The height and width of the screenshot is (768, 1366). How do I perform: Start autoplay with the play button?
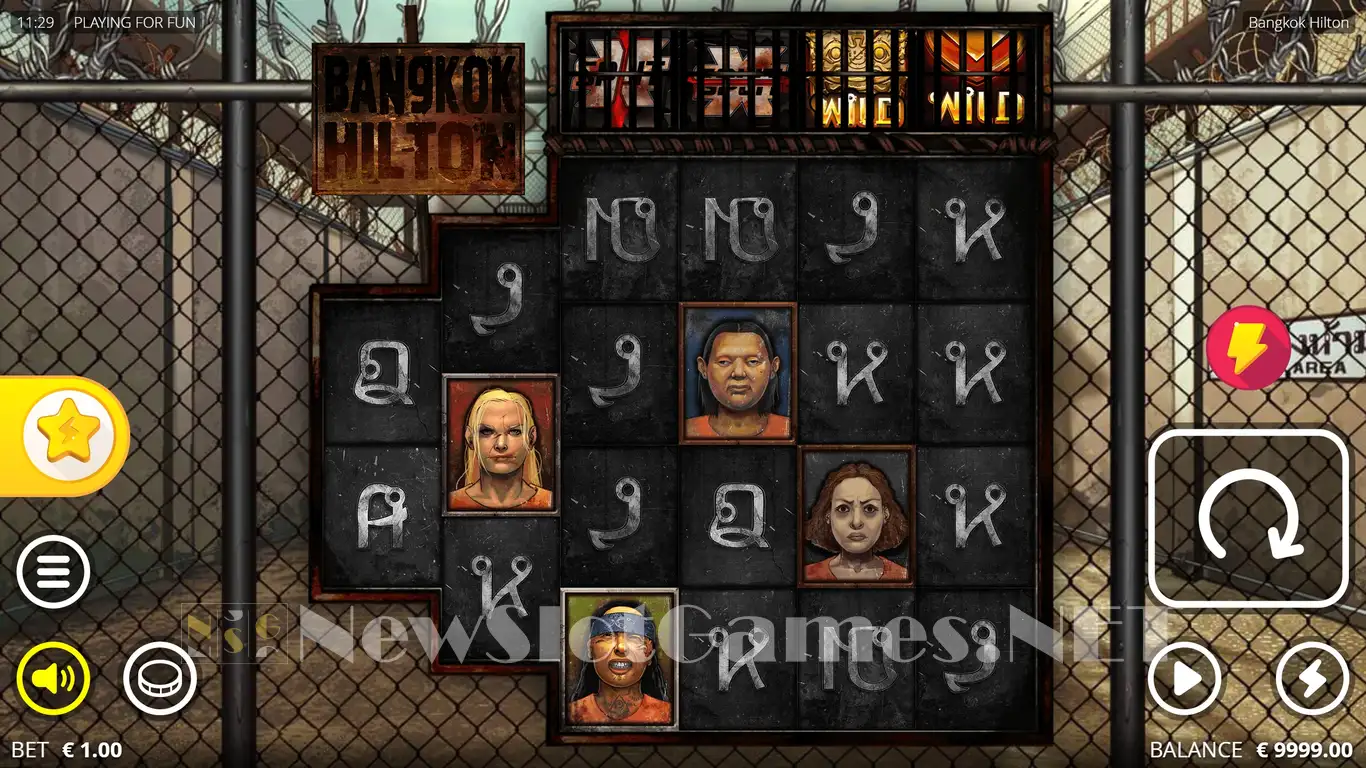(1185, 680)
